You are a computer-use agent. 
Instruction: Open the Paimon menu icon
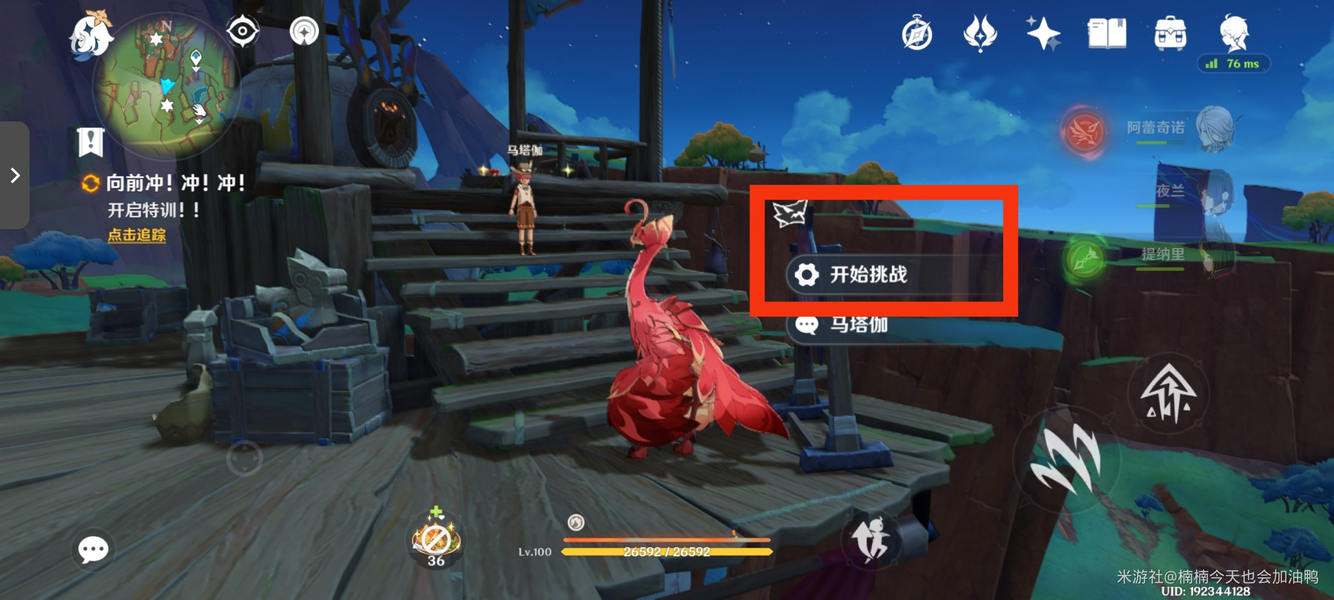click(90, 36)
